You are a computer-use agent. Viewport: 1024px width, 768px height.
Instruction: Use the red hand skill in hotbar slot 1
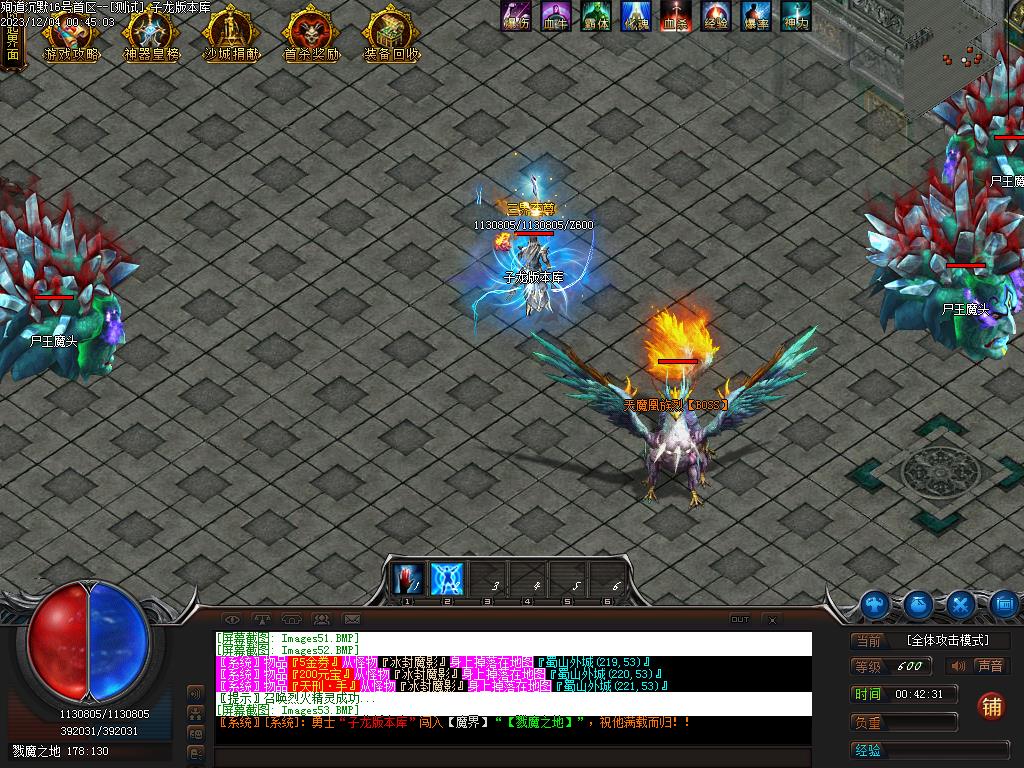407,579
